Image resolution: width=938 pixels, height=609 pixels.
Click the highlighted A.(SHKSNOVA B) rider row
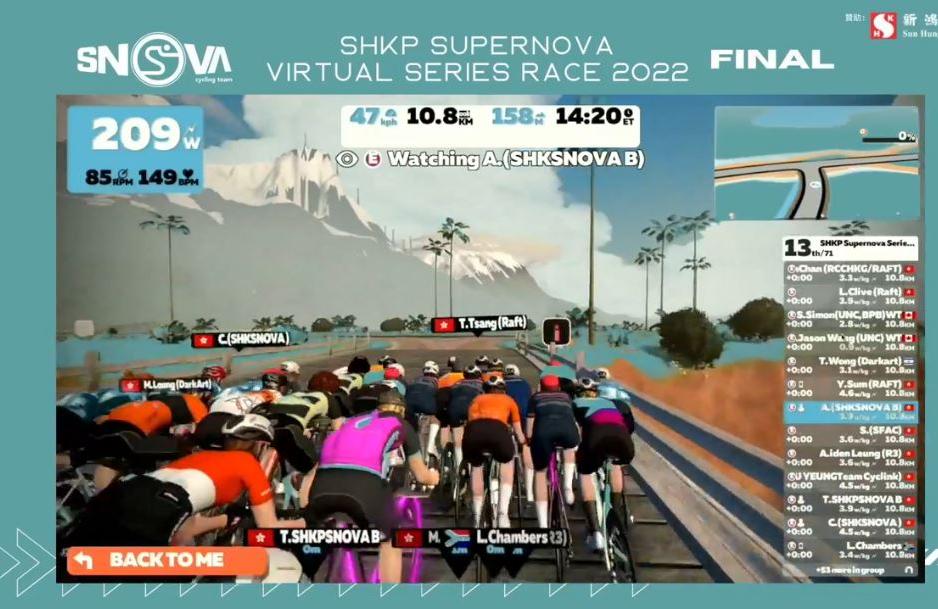[x=851, y=411]
